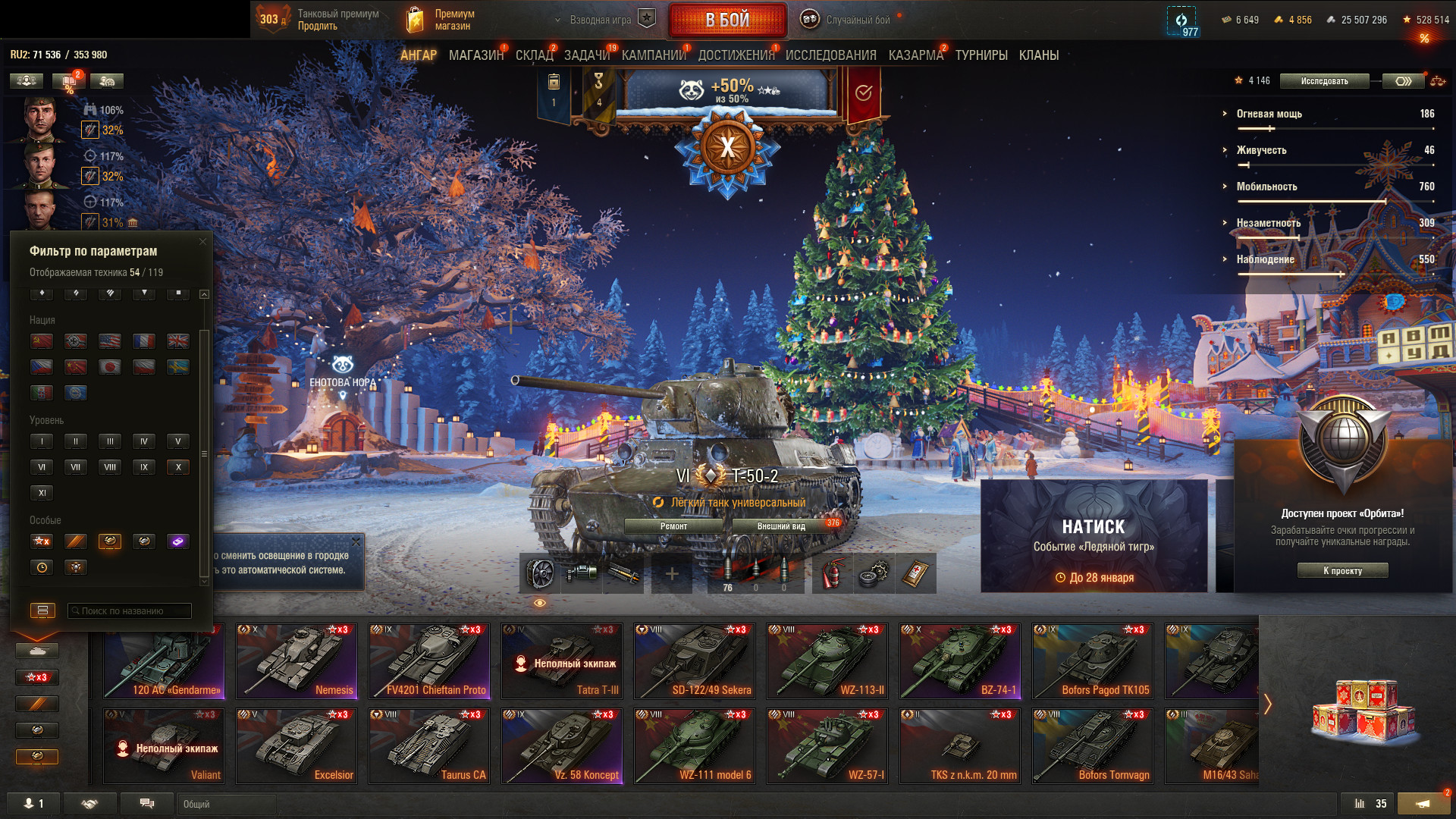Open the Общий chat channel
The width and height of the screenshot is (1456, 819).
226,804
